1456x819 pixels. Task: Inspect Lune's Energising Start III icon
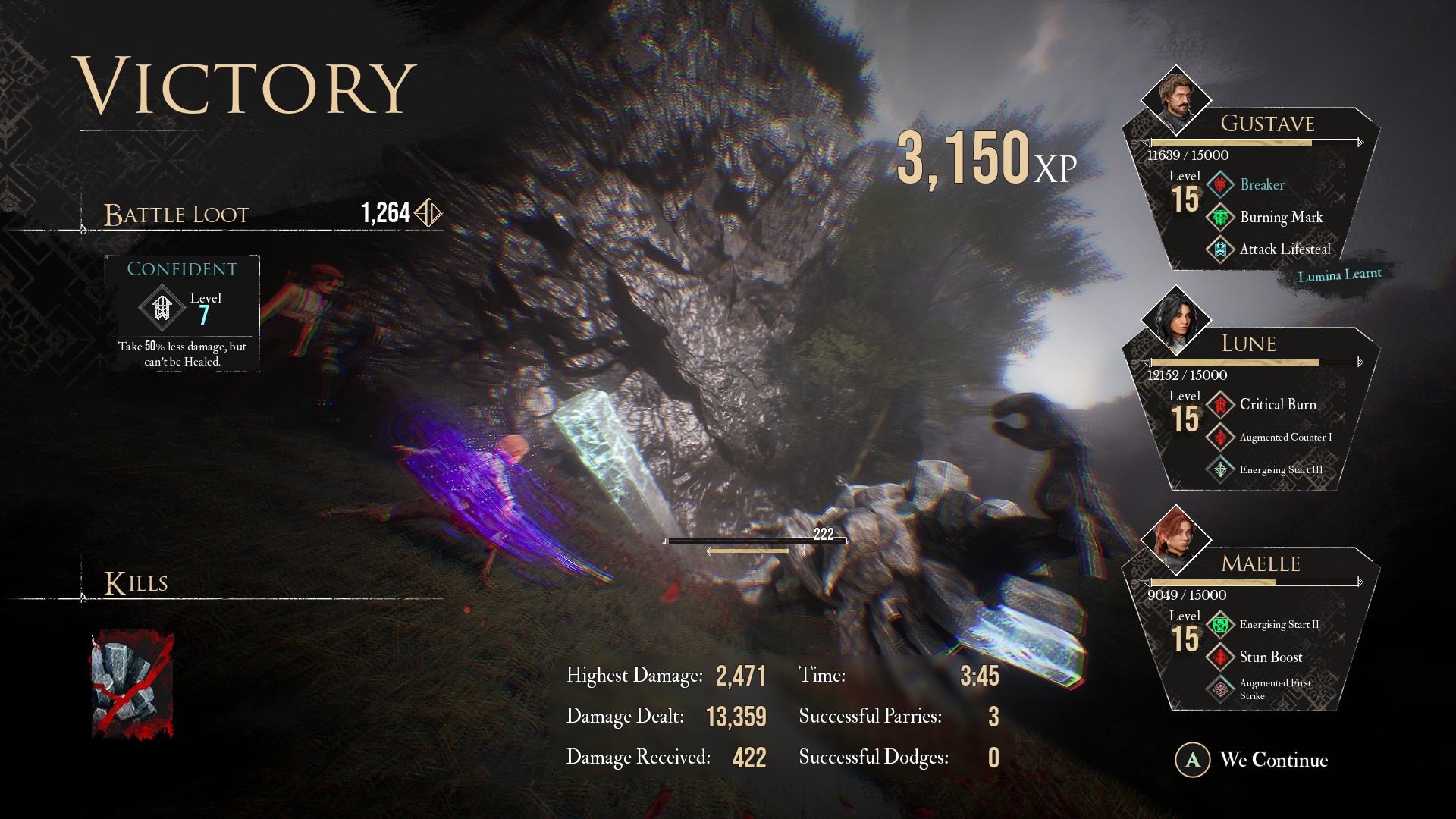point(1220,470)
